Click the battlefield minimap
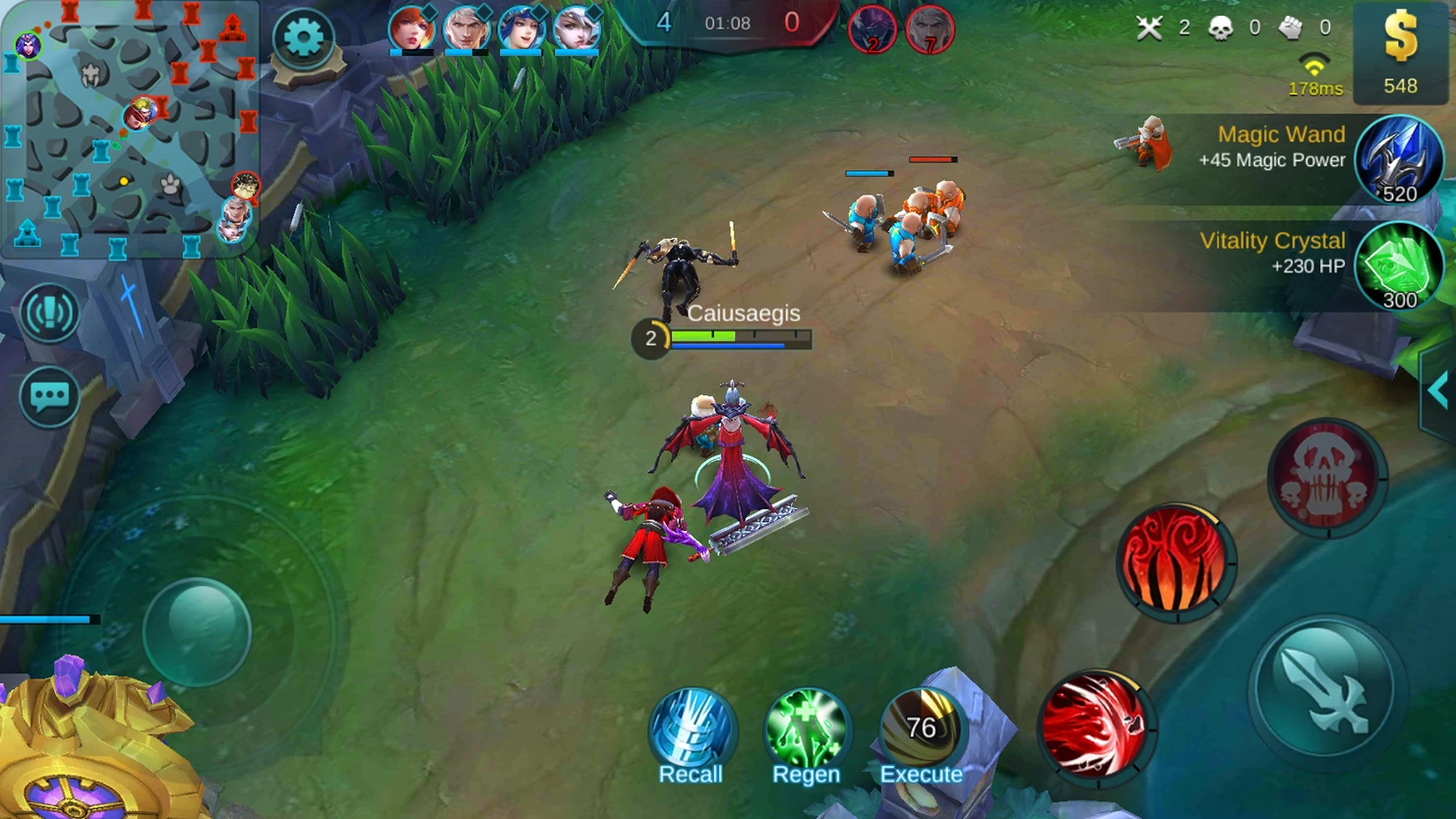Screen dimensions: 1456x819 [130, 128]
